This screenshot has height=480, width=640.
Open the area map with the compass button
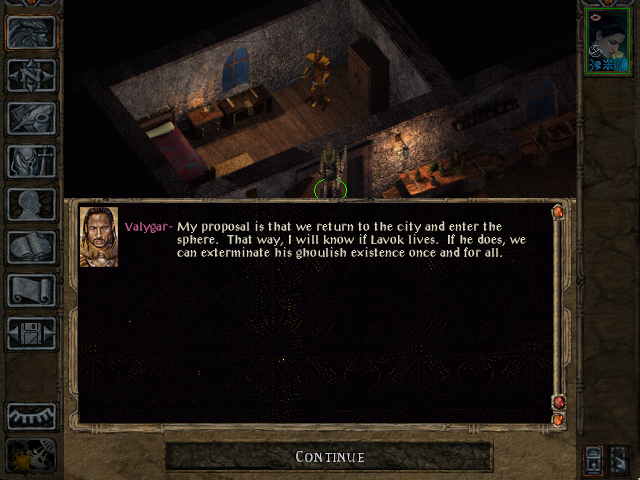[x=31, y=75]
